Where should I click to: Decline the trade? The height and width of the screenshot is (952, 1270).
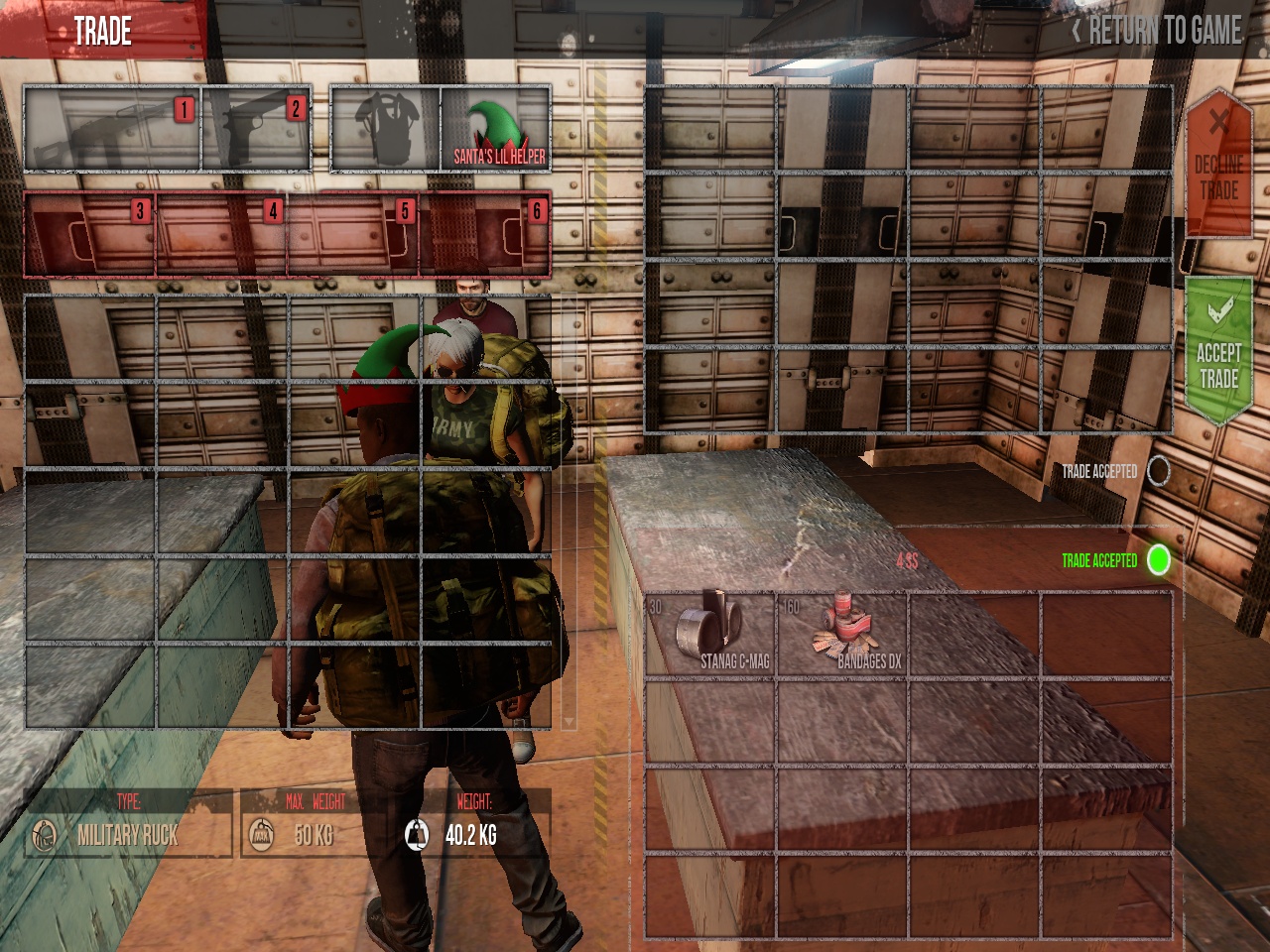[x=1218, y=166]
